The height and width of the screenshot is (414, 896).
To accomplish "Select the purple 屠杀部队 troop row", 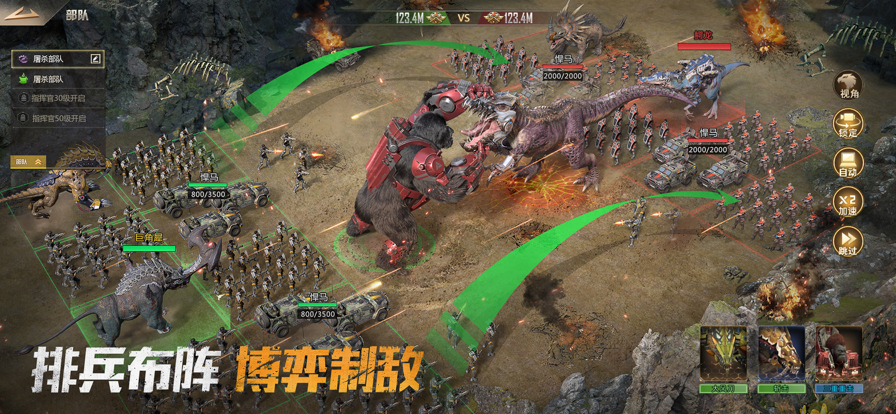I will 52,59.
